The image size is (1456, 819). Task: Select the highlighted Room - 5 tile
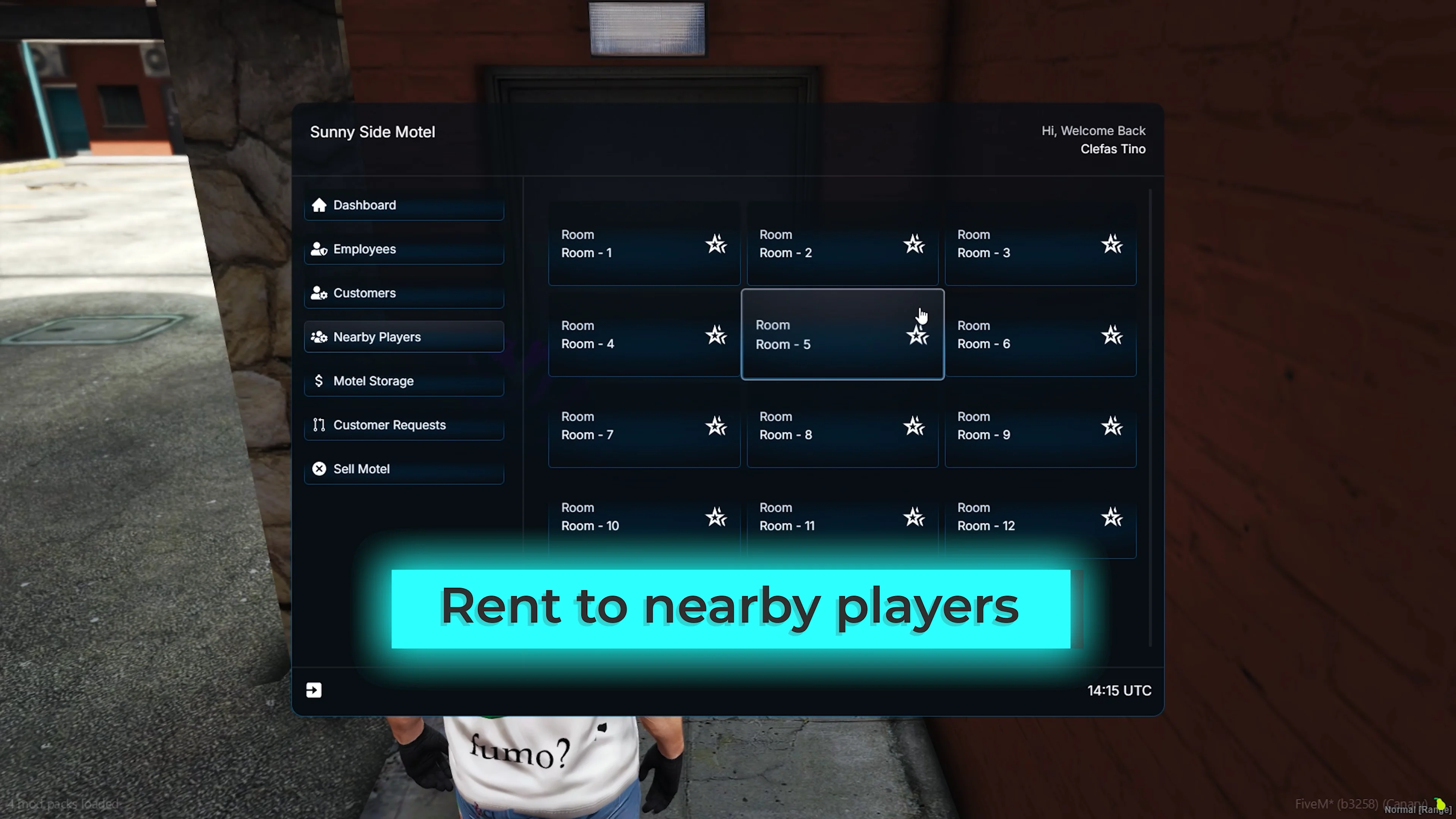842,334
